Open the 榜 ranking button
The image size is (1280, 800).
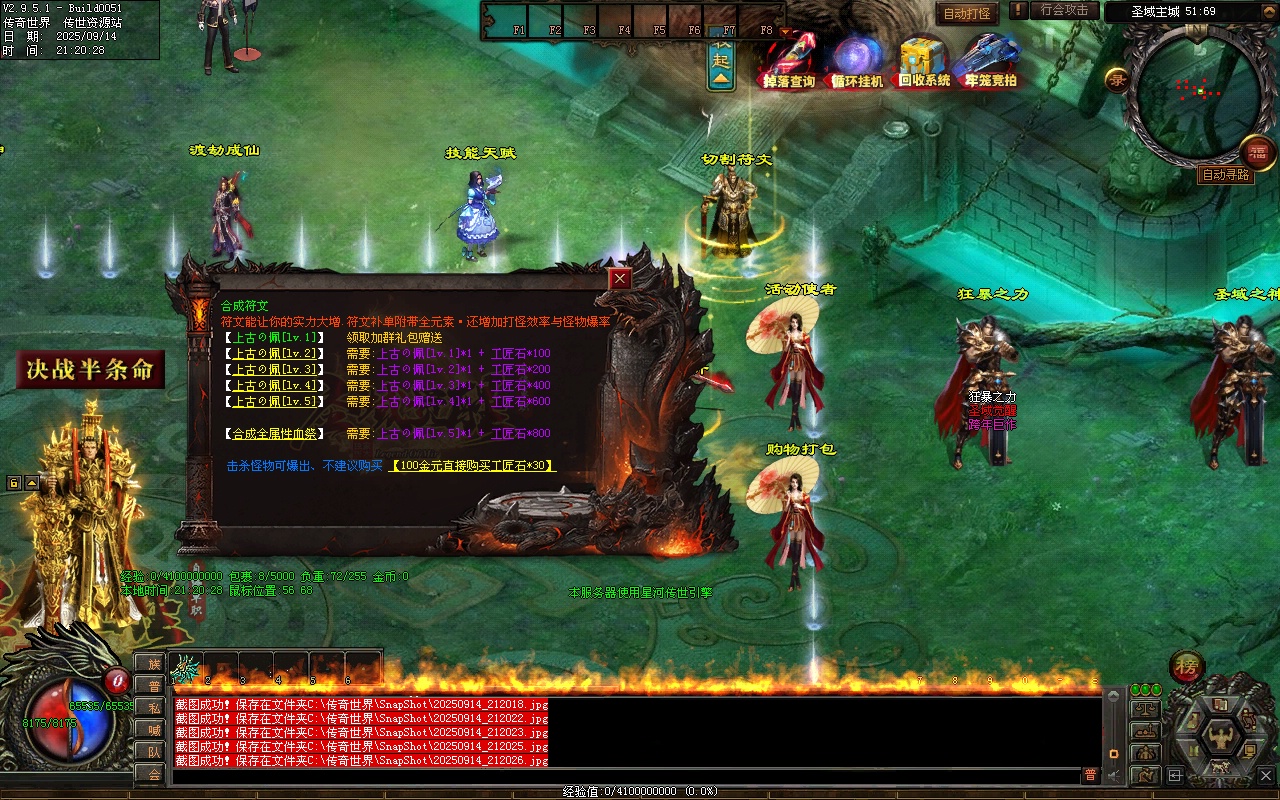tap(1187, 667)
